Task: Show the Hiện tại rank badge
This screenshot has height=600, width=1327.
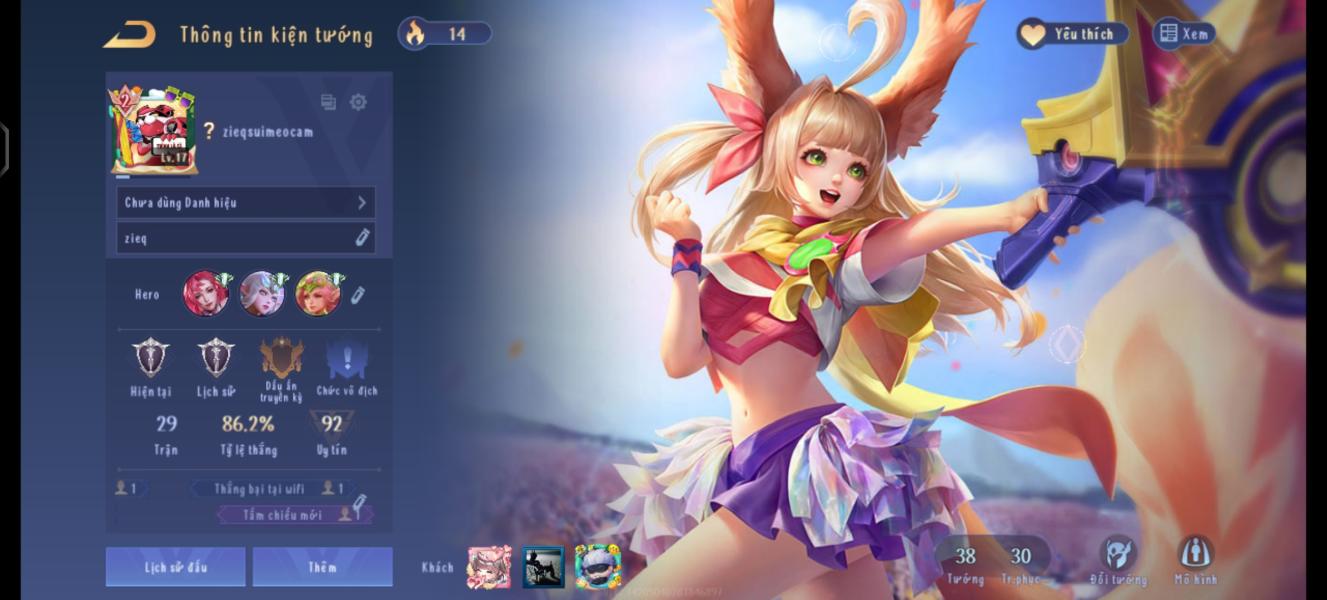Action: click(x=151, y=358)
